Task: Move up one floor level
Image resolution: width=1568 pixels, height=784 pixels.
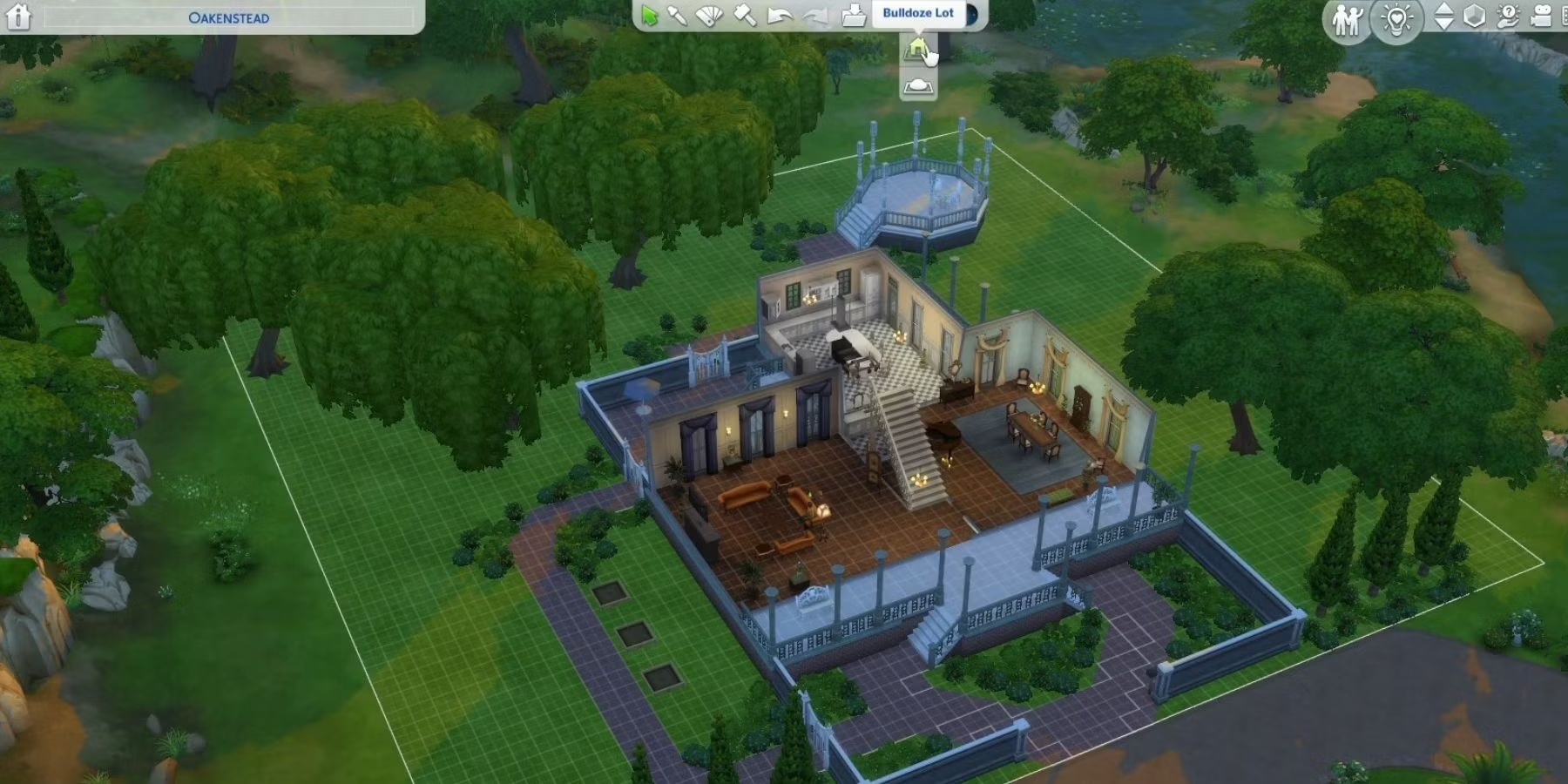Action: [x=1443, y=9]
